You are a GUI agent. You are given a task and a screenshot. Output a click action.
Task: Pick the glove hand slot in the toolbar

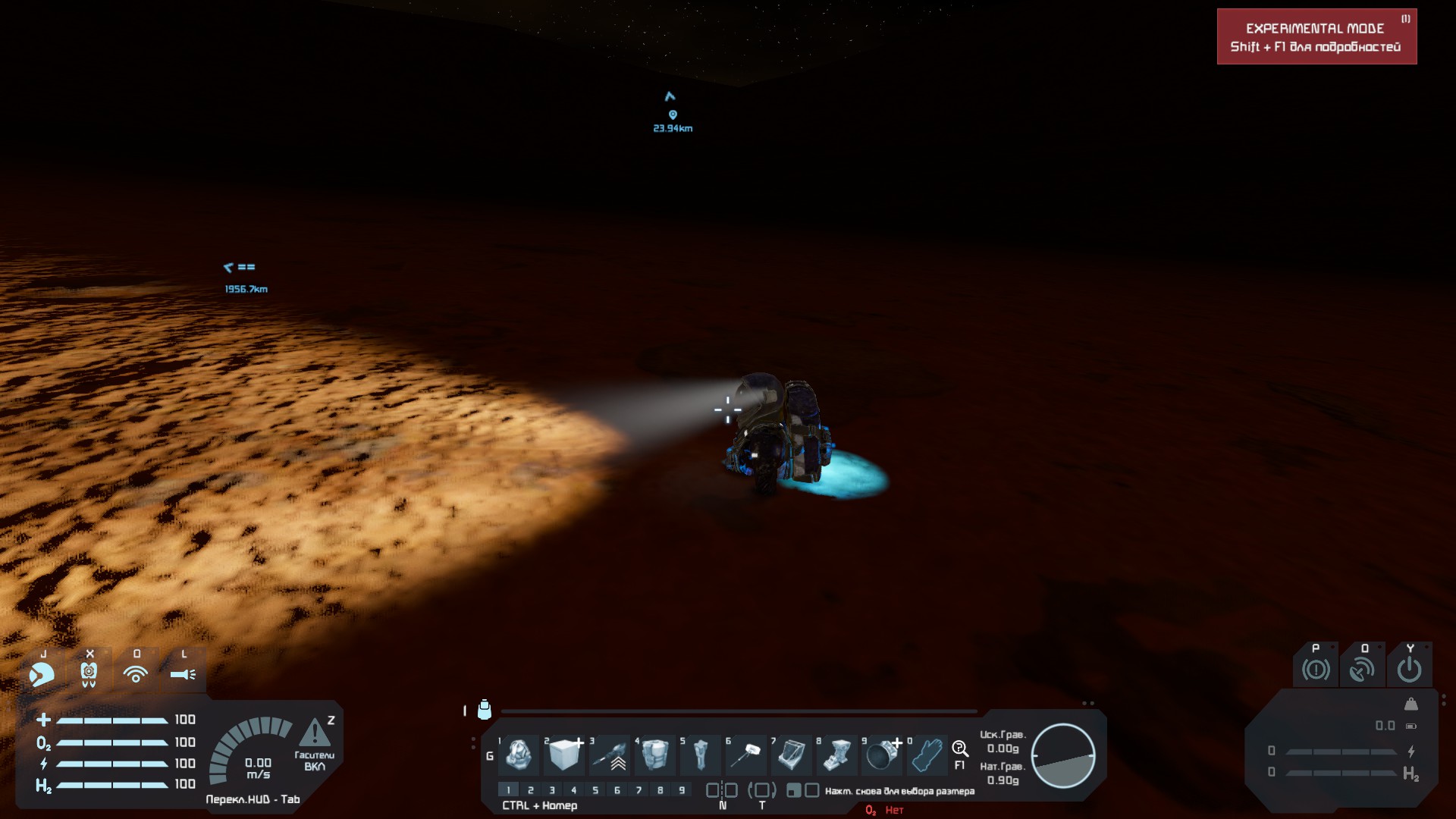point(927,755)
